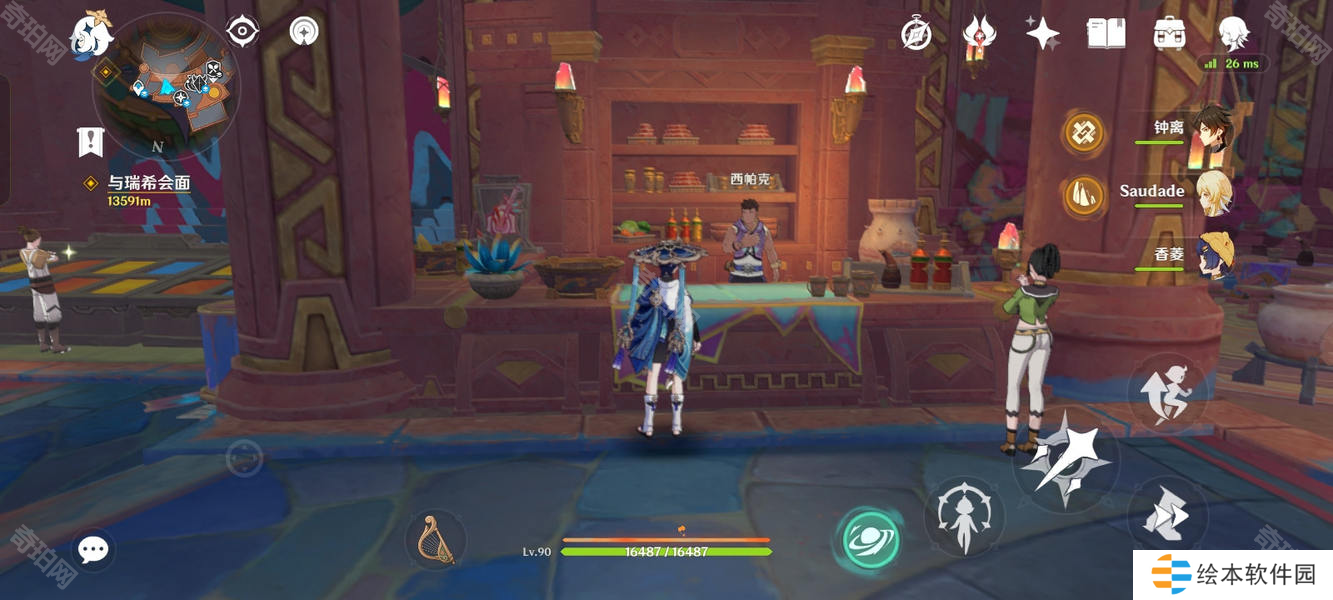Open the adventurer handbook book icon
1333x600 pixels.
(x=1106, y=34)
